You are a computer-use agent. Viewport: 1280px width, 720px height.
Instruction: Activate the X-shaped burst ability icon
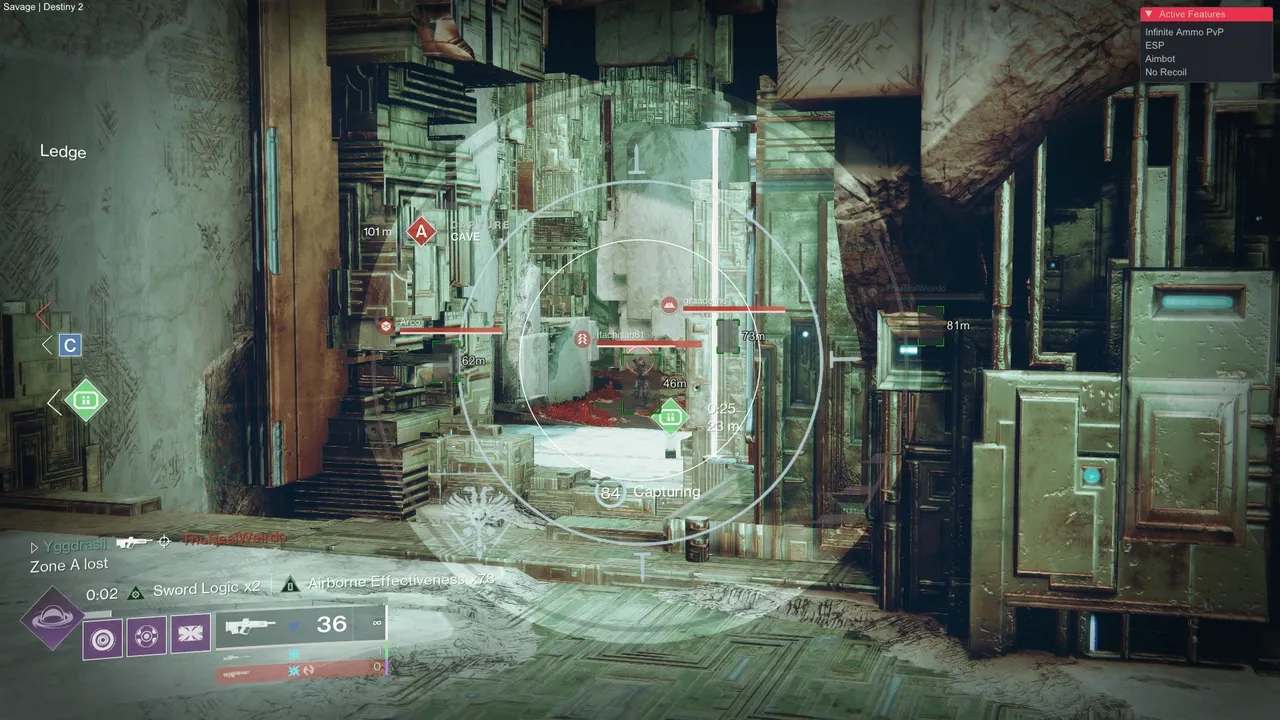pyautogui.click(x=190, y=634)
